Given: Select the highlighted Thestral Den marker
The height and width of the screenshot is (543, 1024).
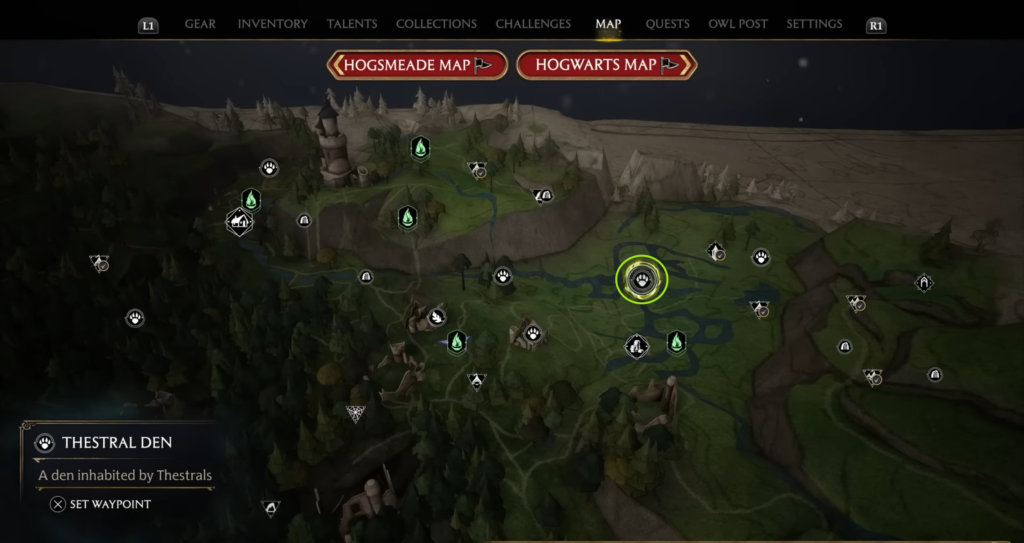Looking at the screenshot, I should [x=642, y=279].
